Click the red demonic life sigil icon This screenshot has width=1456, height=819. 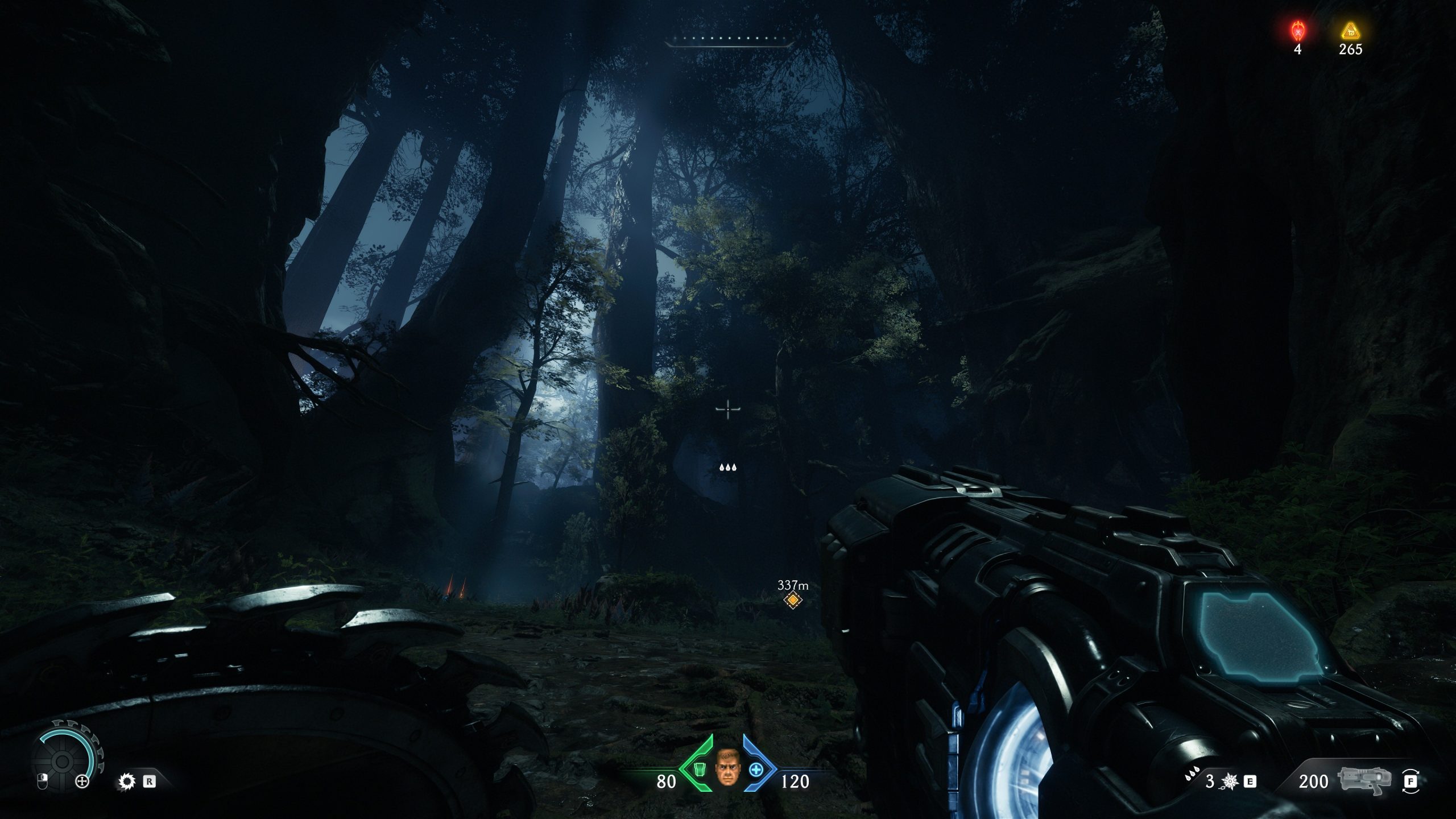pos(1297,30)
